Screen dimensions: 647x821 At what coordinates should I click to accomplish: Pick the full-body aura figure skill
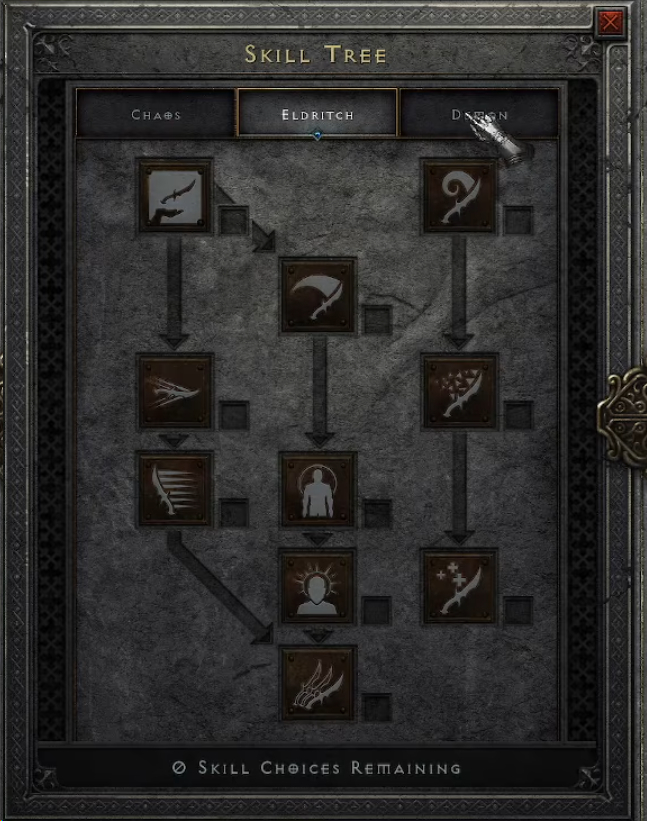[317, 488]
